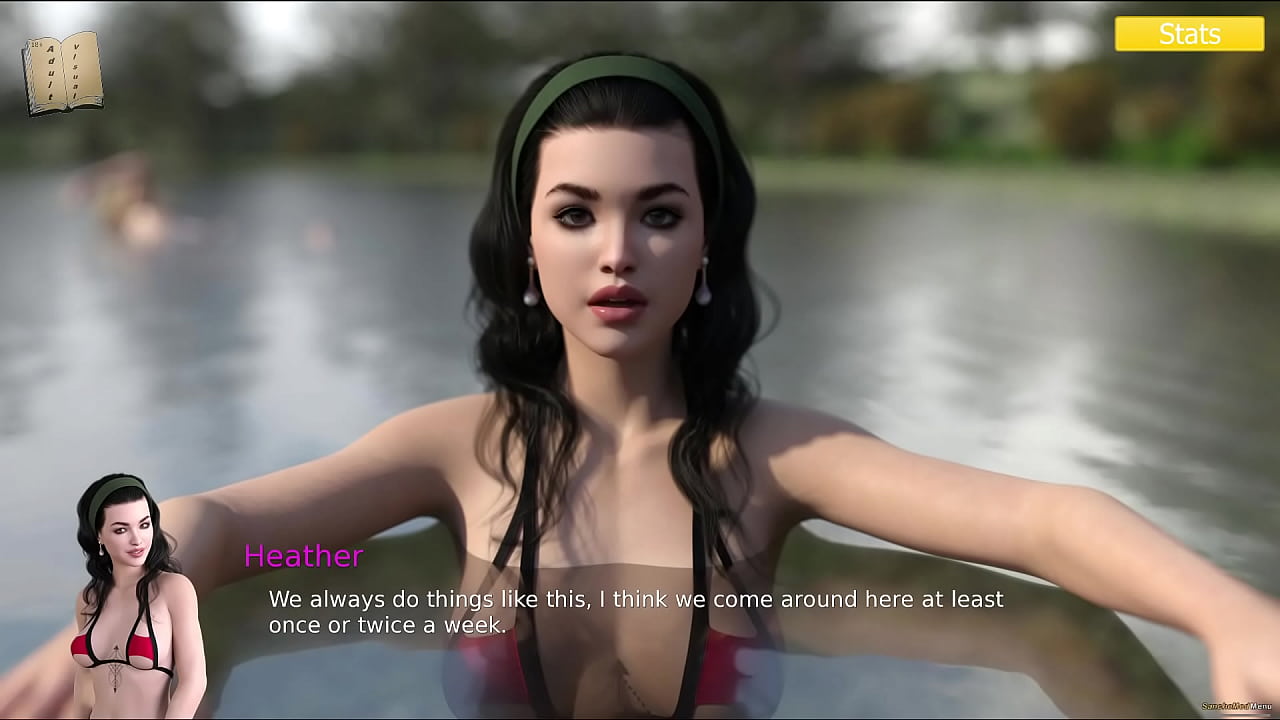Viewport: 1280px width, 720px height.
Task: Open the Stats panel
Action: [x=1189, y=34]
